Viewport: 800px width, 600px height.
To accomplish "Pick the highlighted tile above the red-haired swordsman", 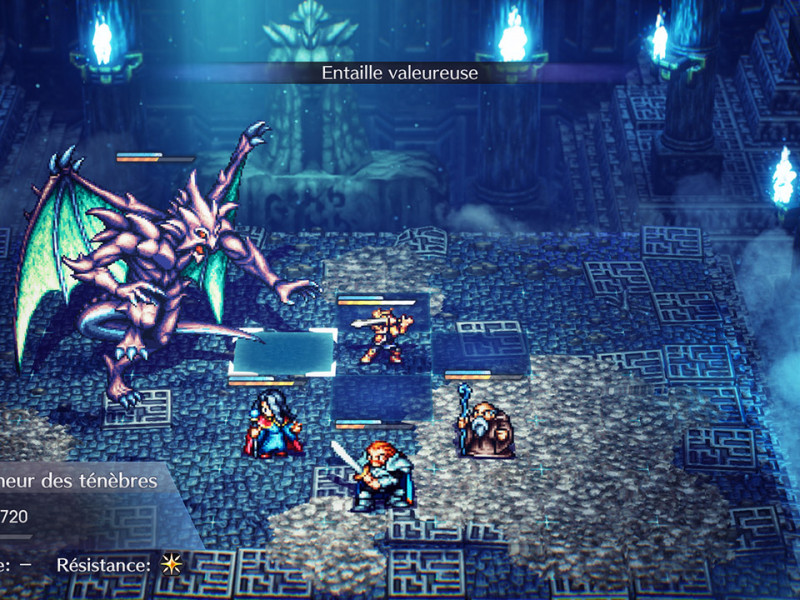I will [382, 396].
